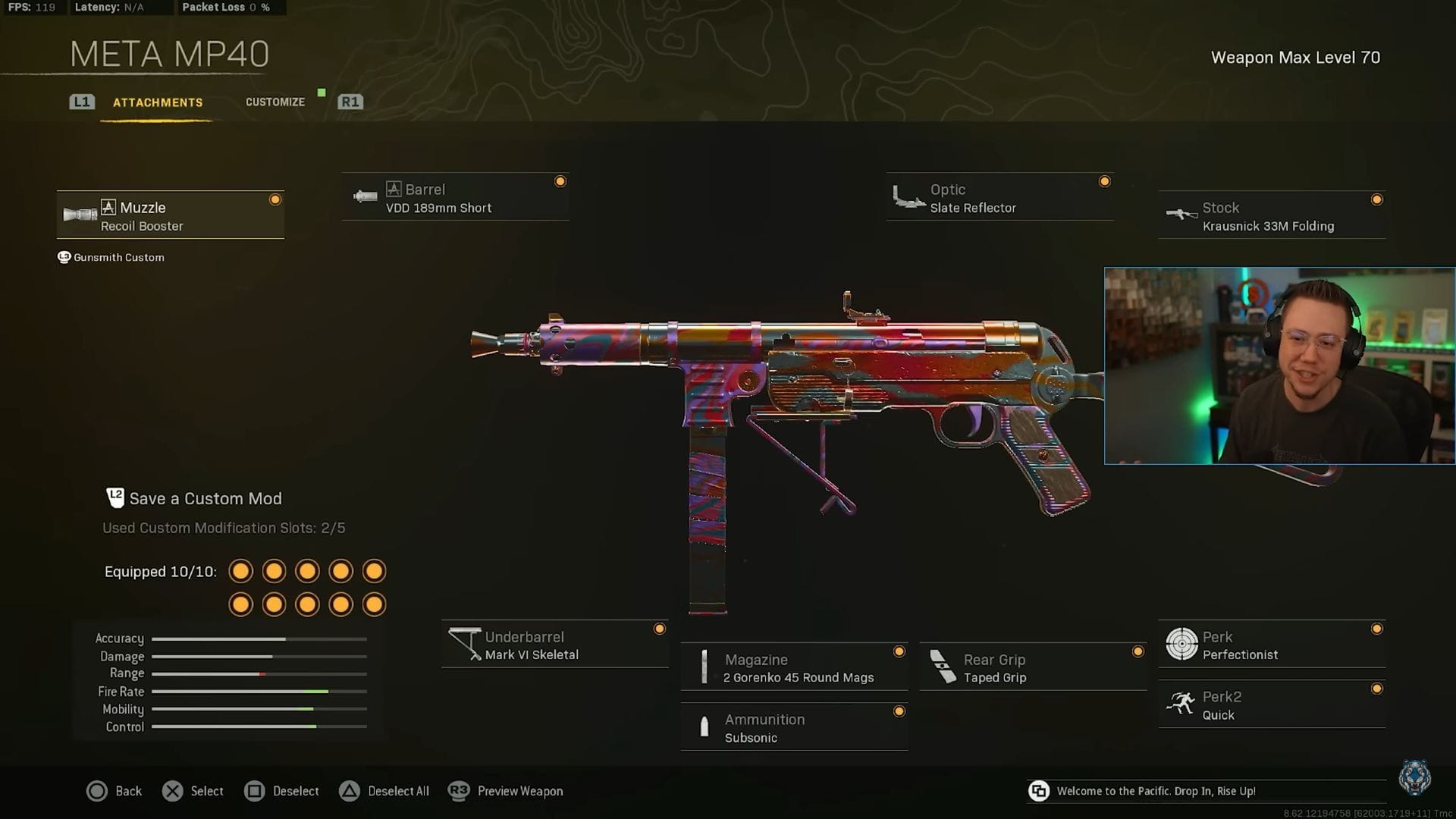This screenshot has height=819, width=1456.
Task: Click the Perfectionist perk target icon
Action: (x=1180, y=643)
